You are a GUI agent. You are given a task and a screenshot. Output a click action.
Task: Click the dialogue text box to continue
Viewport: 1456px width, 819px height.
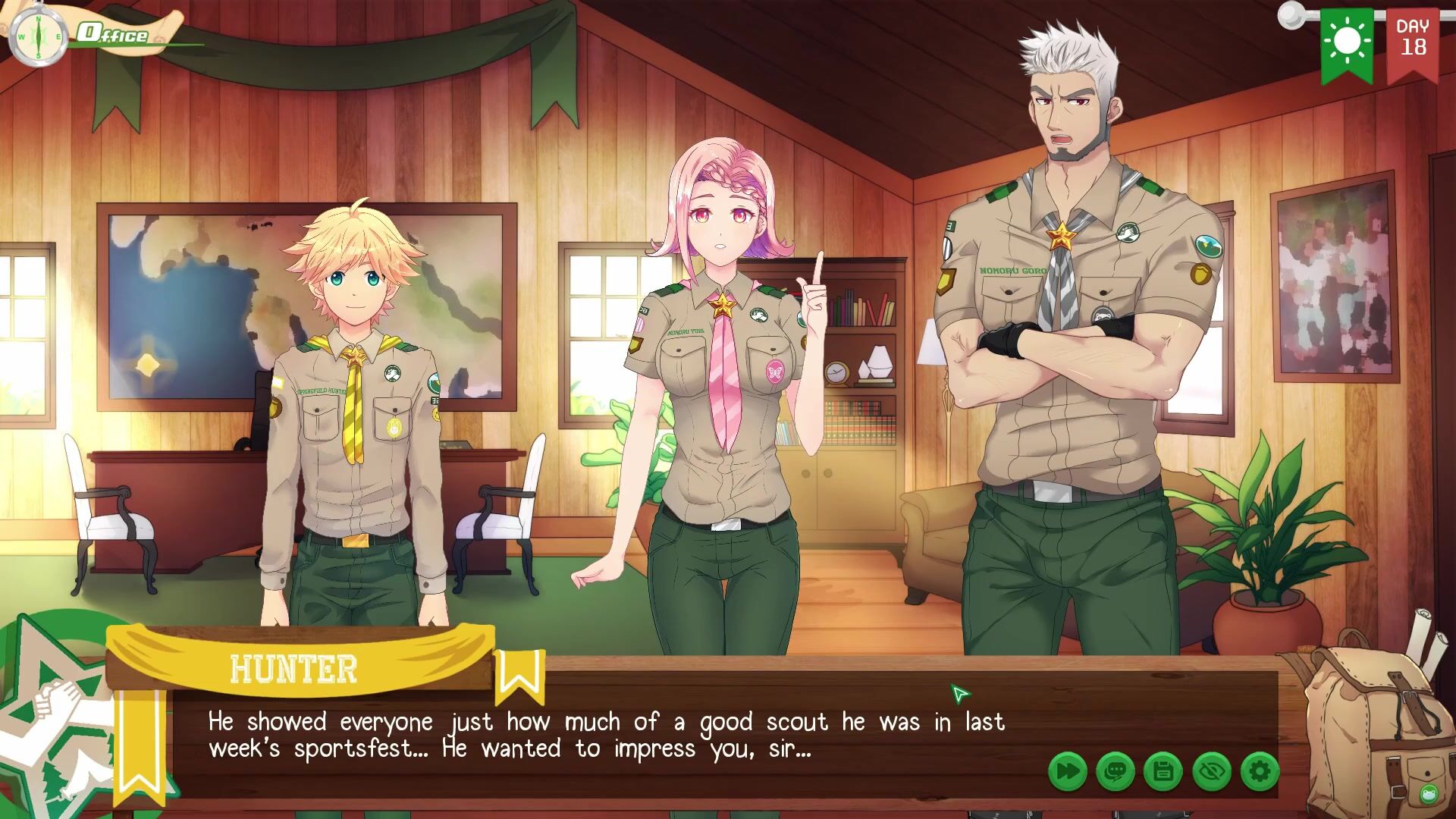[x=607, y=734]
